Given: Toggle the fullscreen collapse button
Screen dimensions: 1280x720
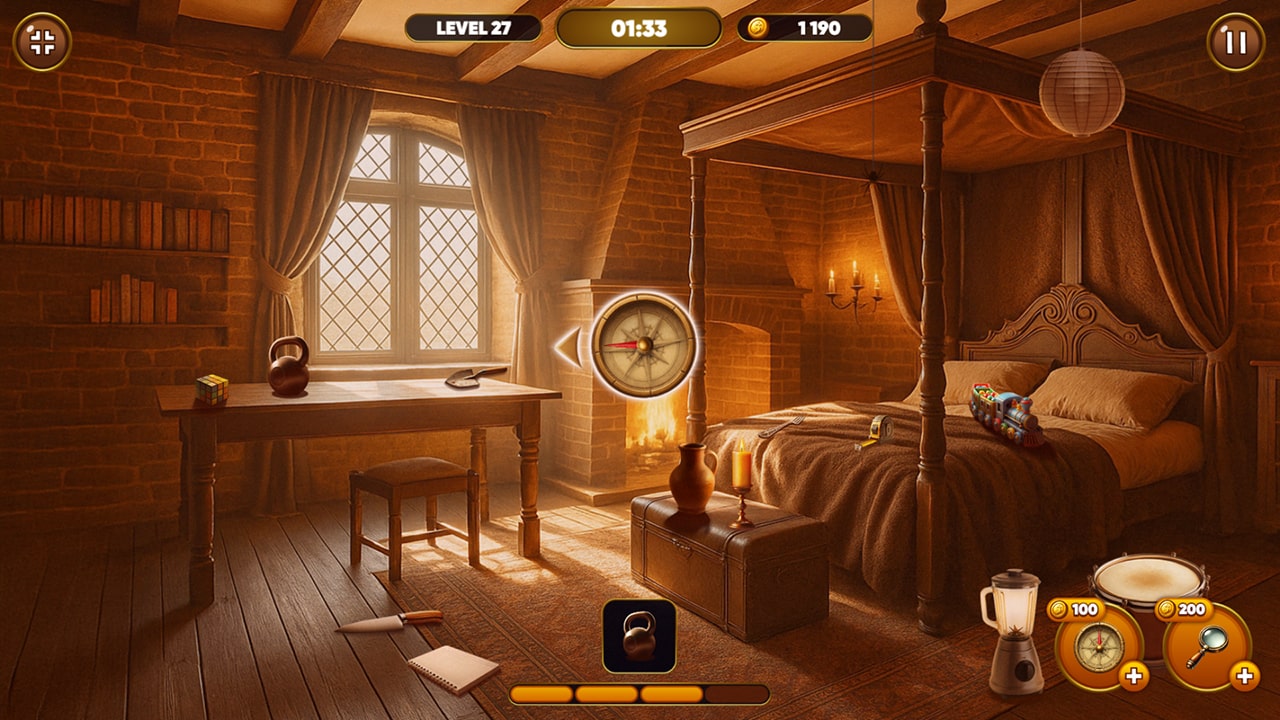Looking at the screenshot, I should click(42, 42).
